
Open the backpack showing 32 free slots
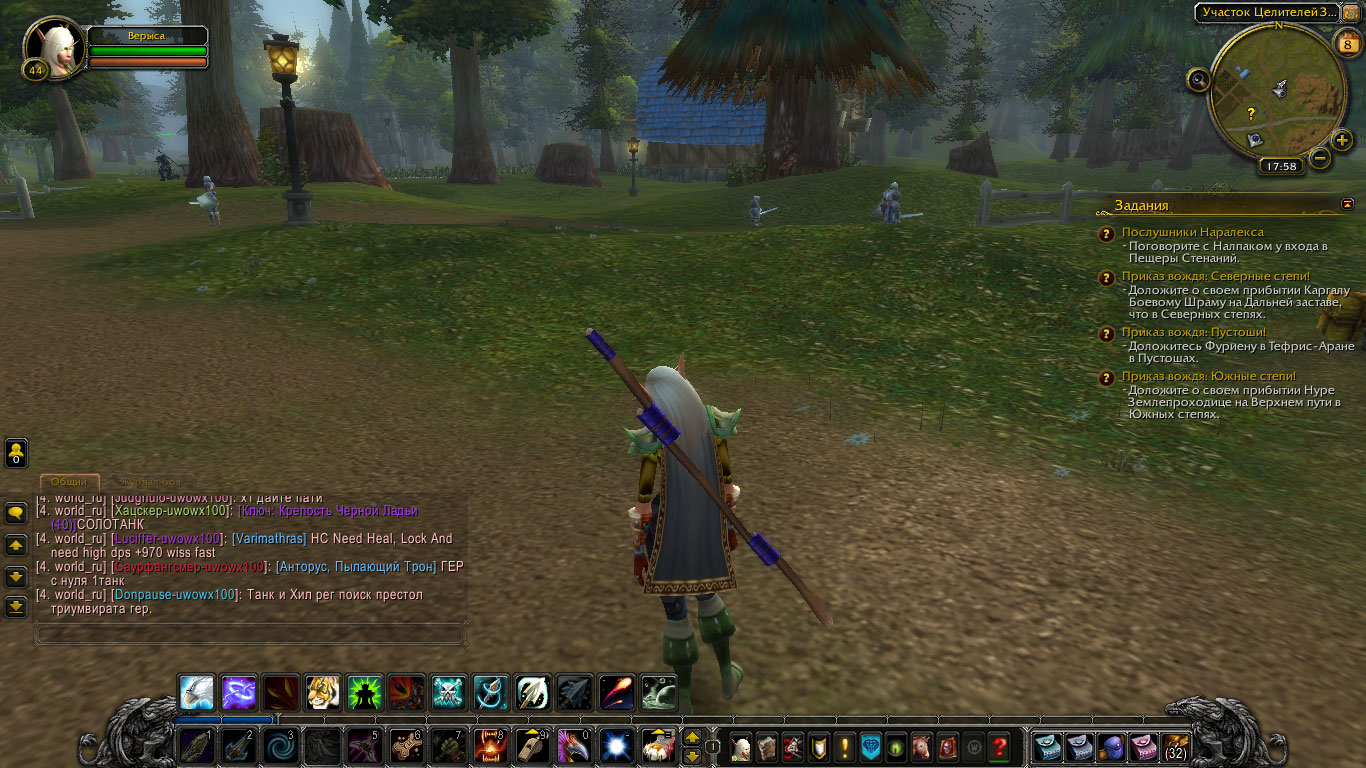tap(1174, 747)
